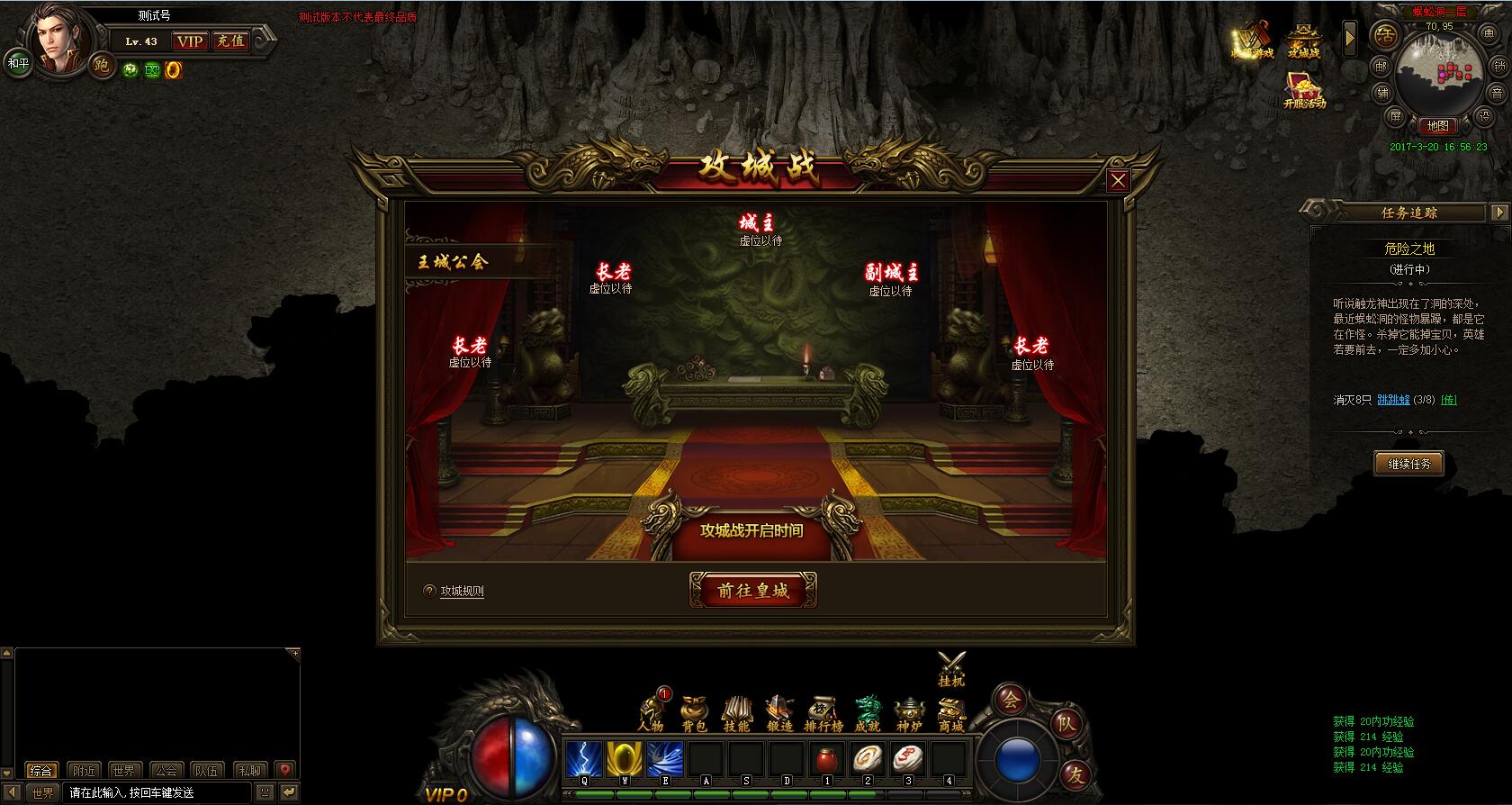Screen dimensions: 1512x805
Task: Click the chat input field
Action: pos(157,793)
